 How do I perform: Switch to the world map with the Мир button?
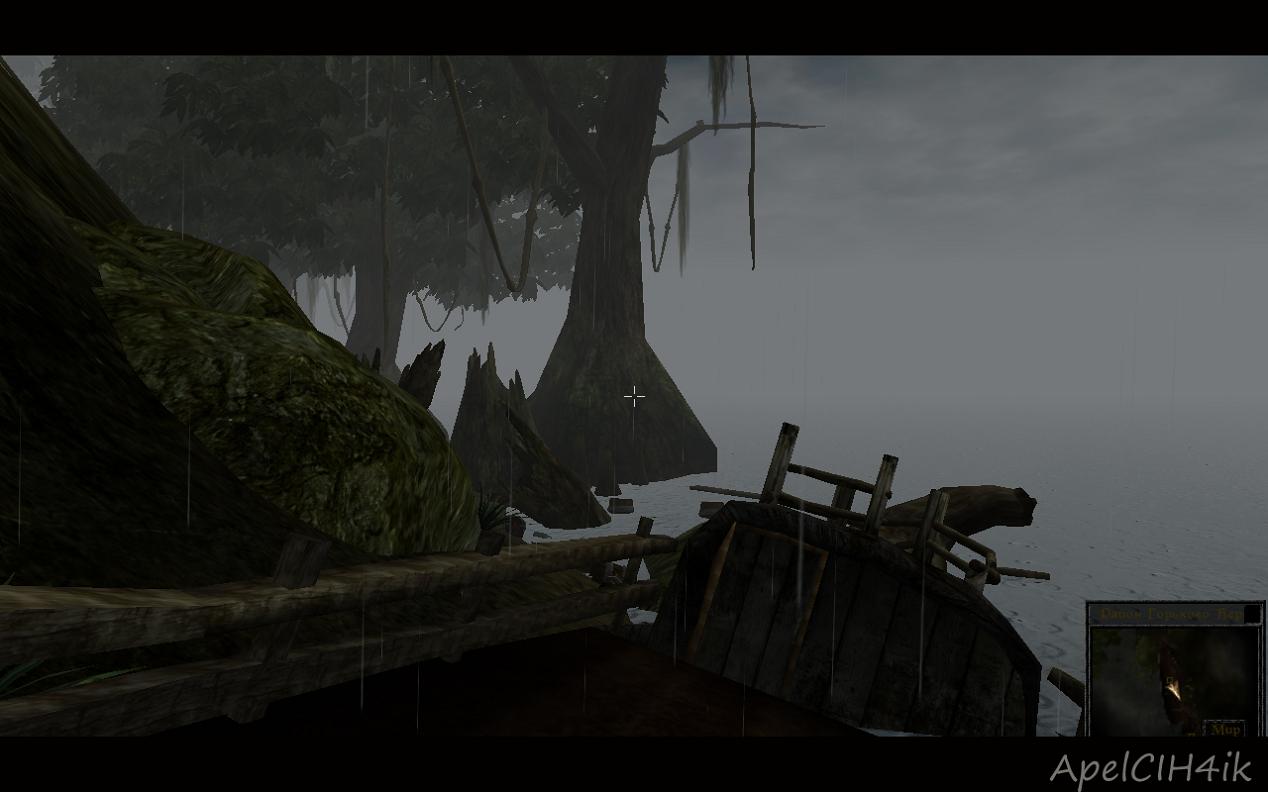pos(1224,729)
